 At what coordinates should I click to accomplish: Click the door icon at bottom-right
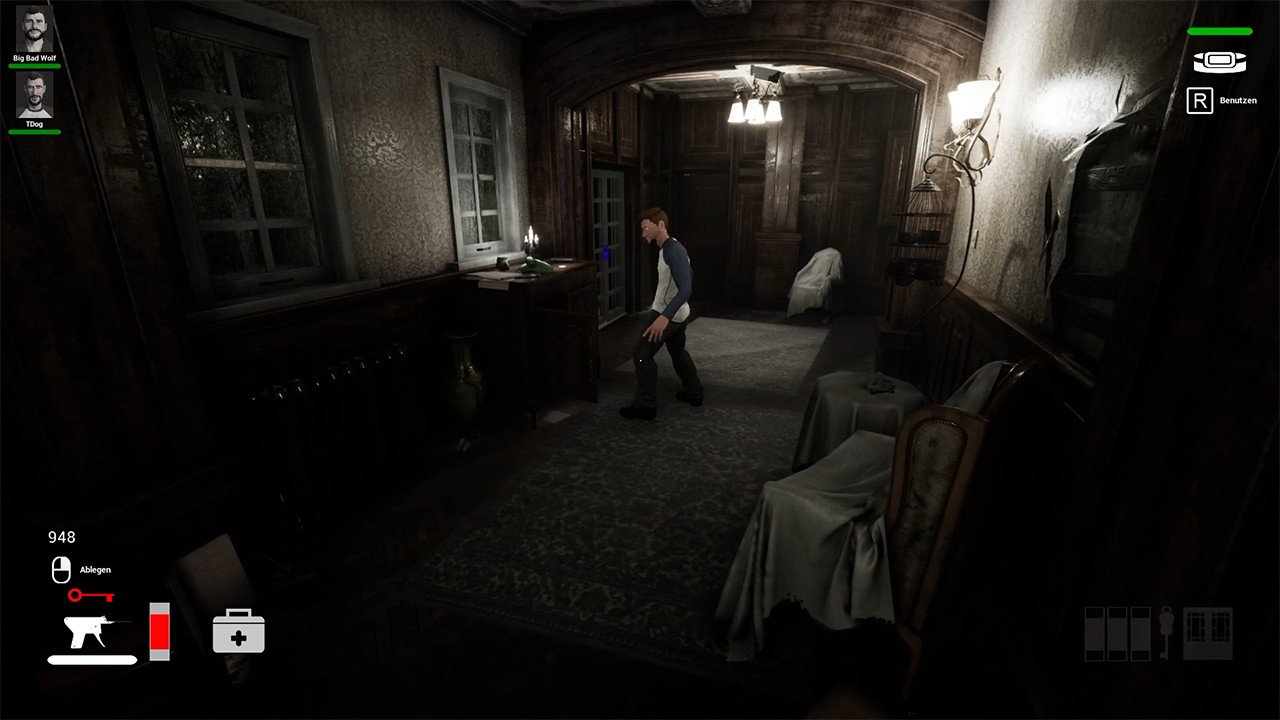pyautogui.click(x=1207, y=632)
